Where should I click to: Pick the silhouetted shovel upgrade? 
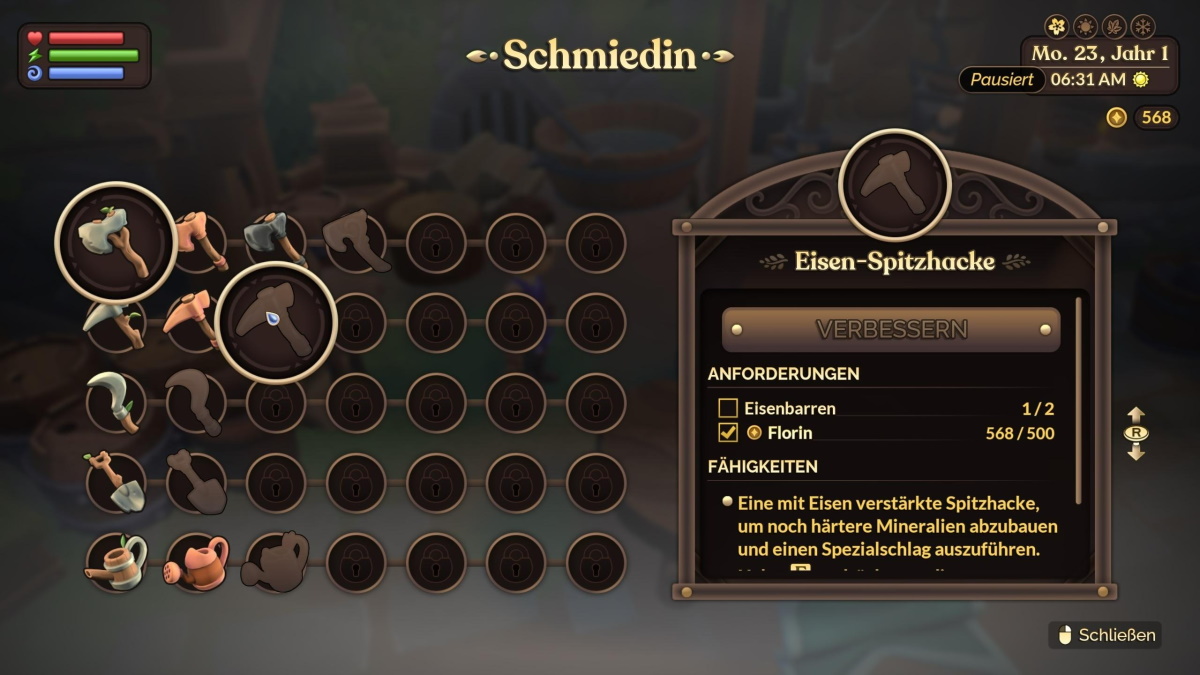[x=196, y=482]
